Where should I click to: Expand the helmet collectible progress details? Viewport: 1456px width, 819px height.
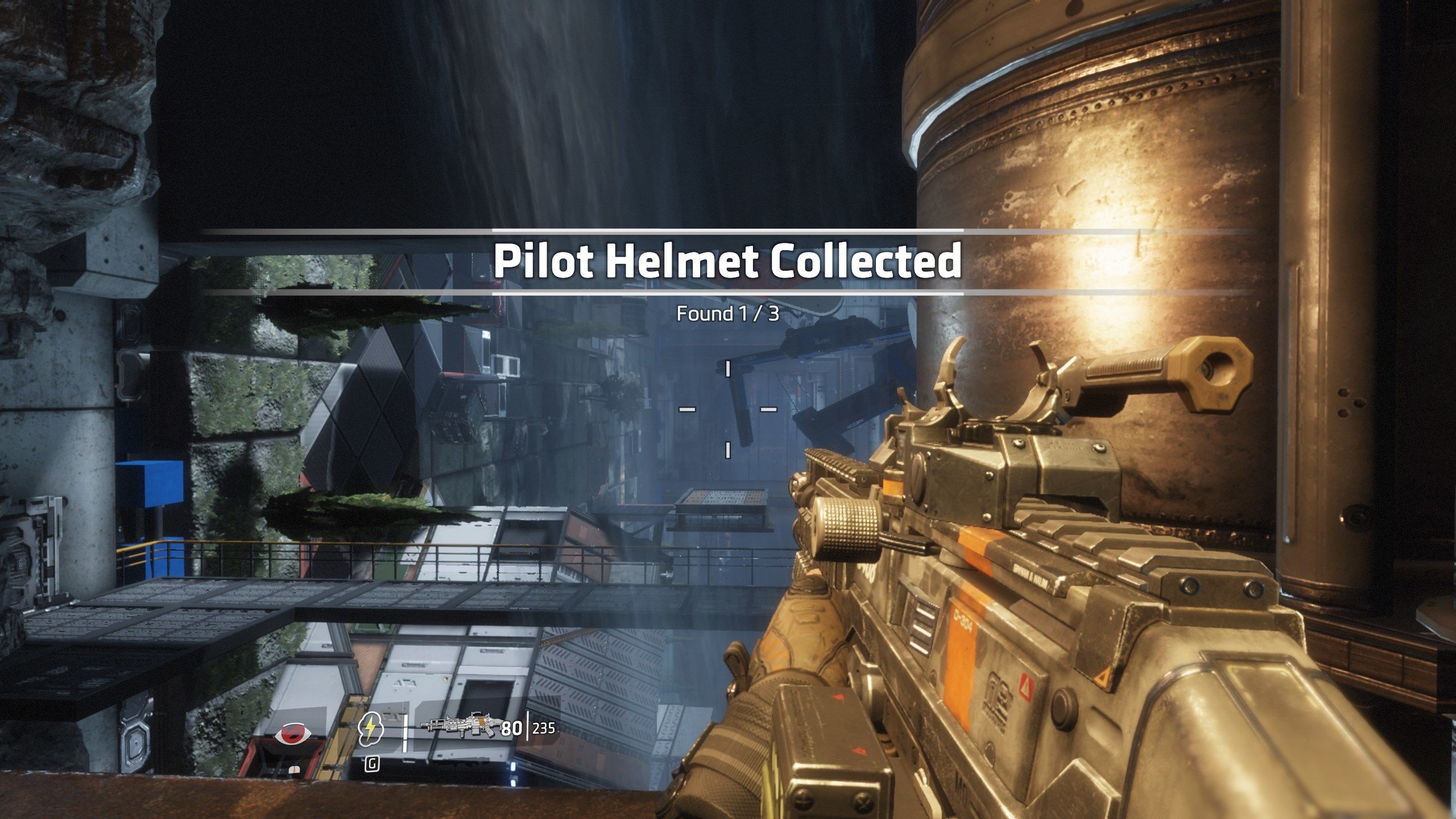coord(727,318)
